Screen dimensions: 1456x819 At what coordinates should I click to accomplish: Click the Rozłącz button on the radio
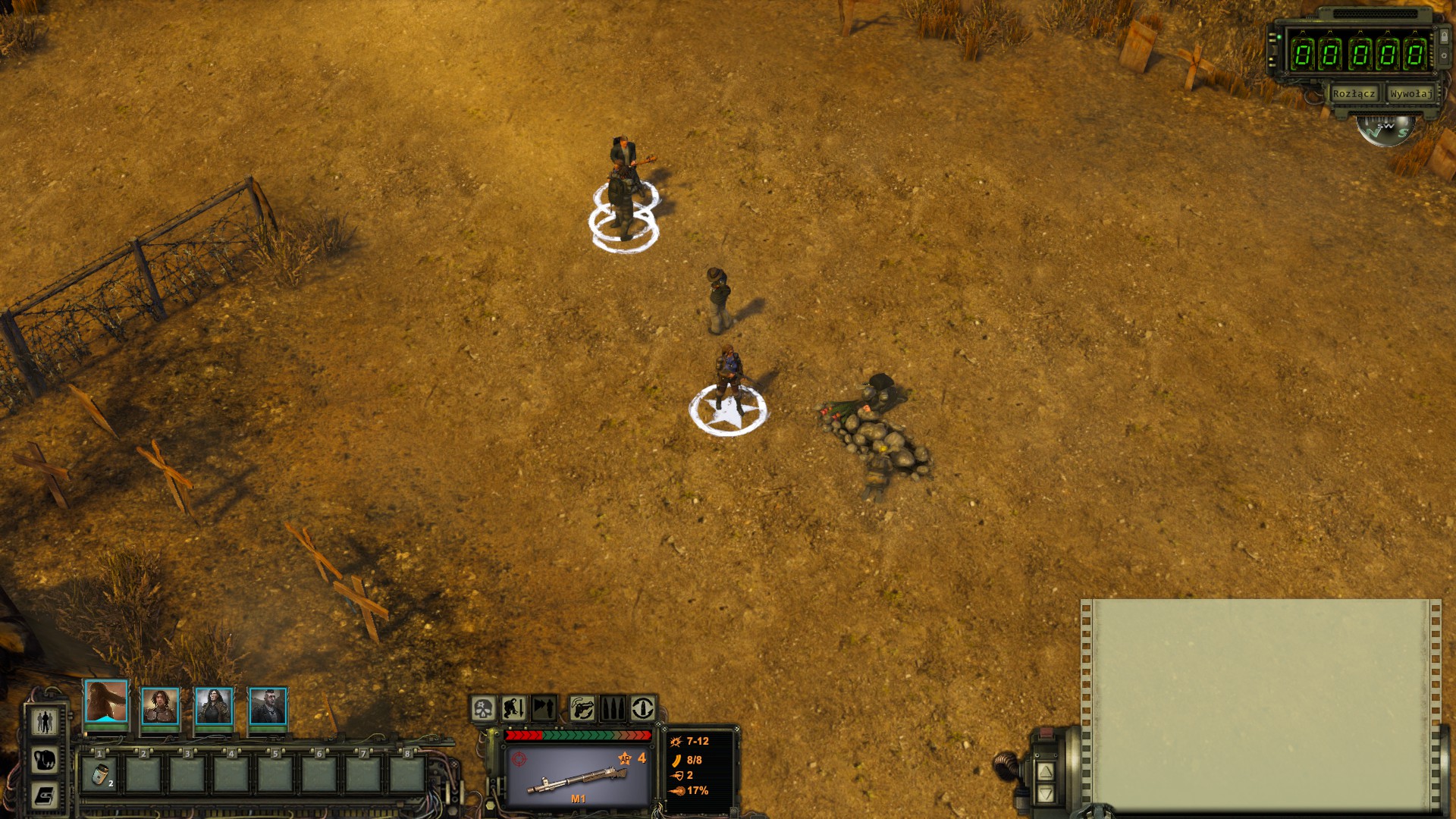[1353, 94]
